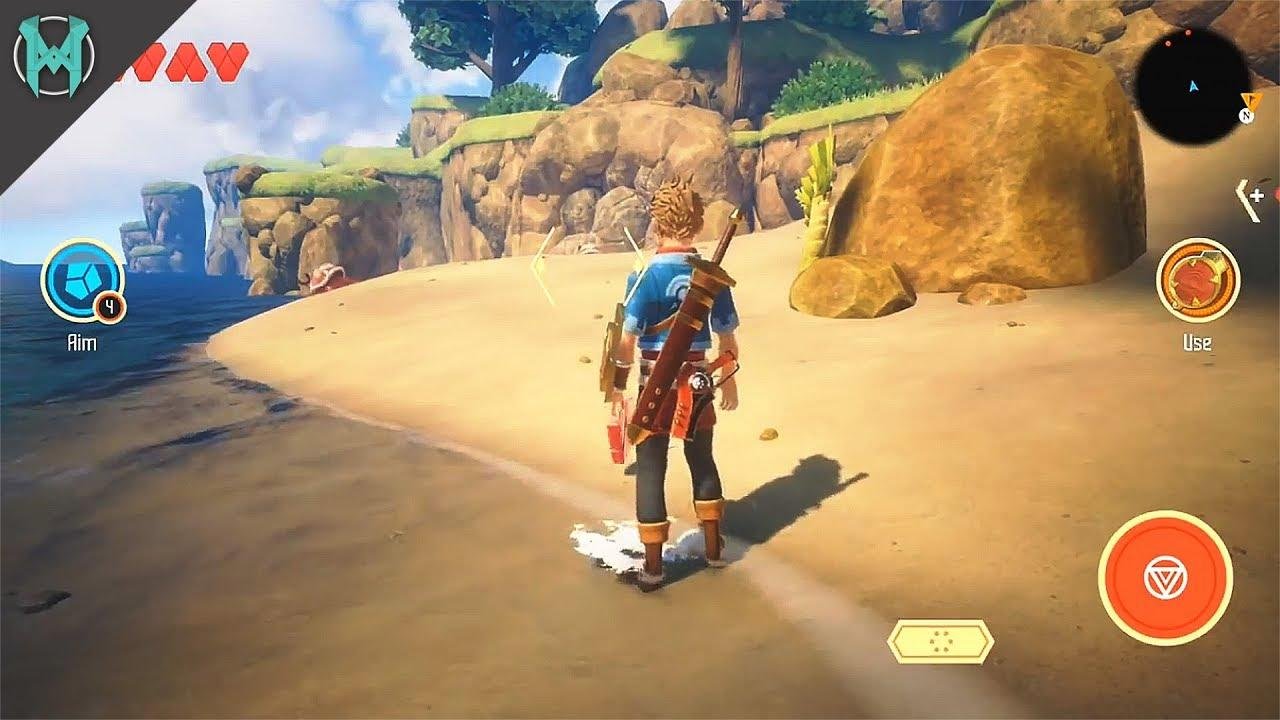
Task: Expand the chevron with plus sign on the right edge
Action: (x=1251, y=197)
